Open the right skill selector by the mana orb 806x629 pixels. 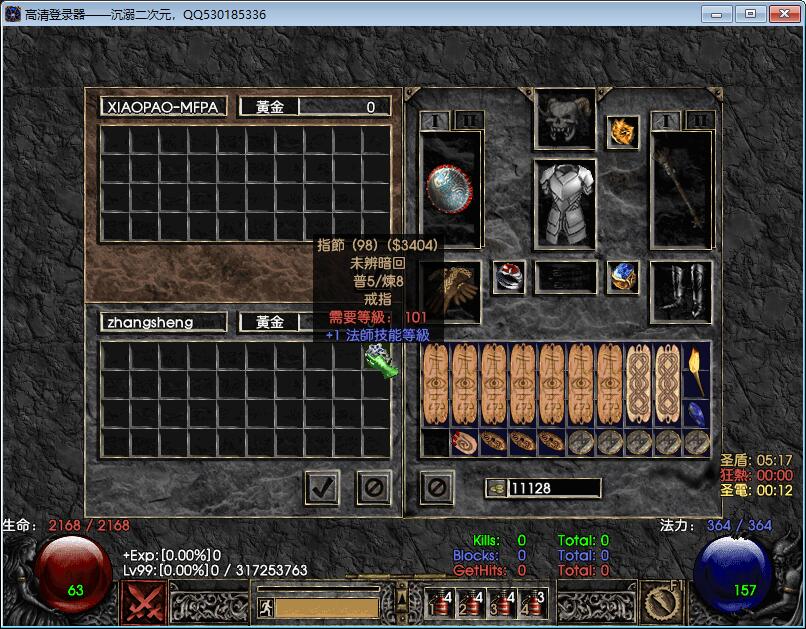pyautogui.click(x=663, y=602)
